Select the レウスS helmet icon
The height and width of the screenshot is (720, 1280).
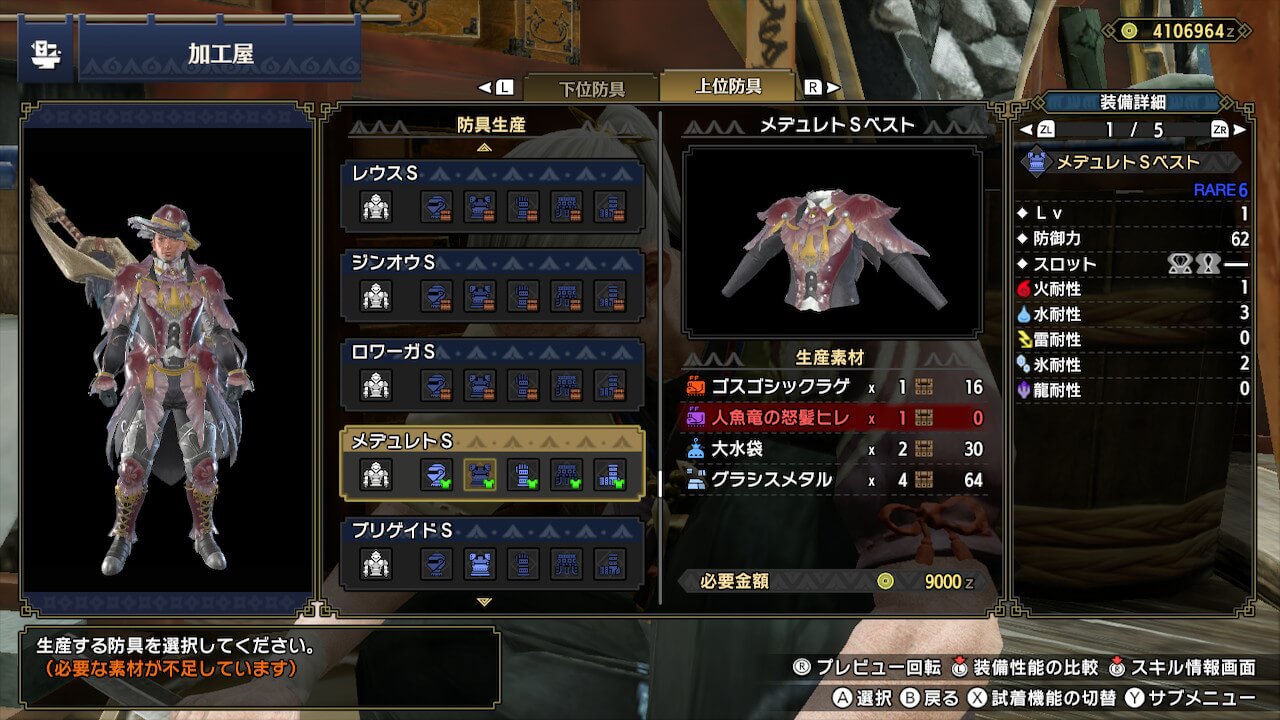(436, 206)
